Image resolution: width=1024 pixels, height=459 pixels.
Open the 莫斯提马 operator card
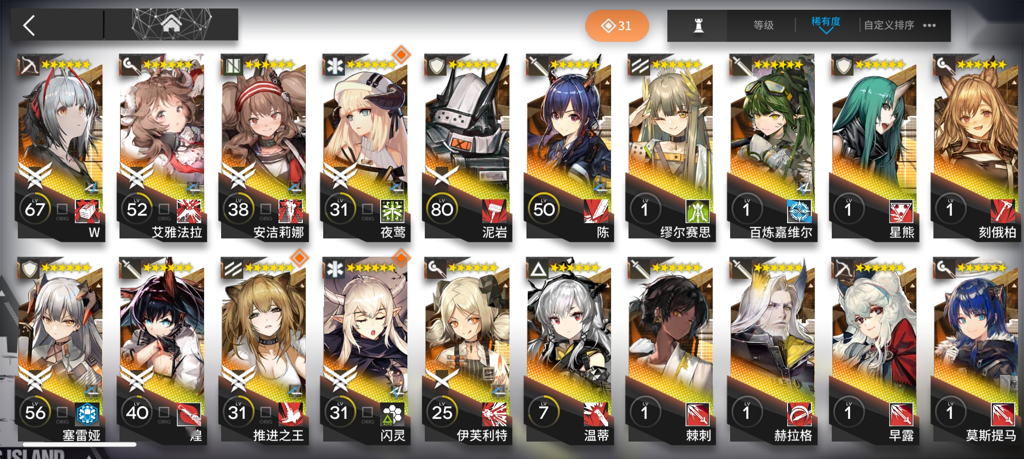point(976,350)
